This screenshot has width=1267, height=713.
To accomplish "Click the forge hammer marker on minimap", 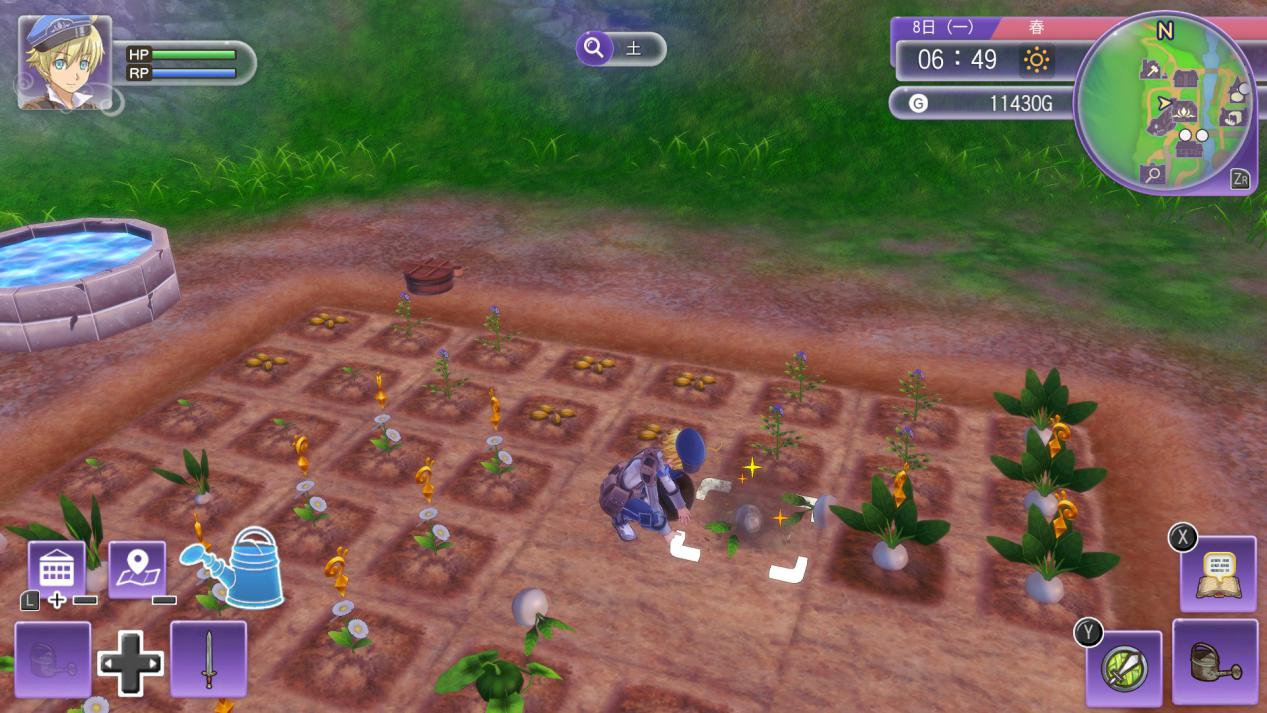I will point(1150,71).
